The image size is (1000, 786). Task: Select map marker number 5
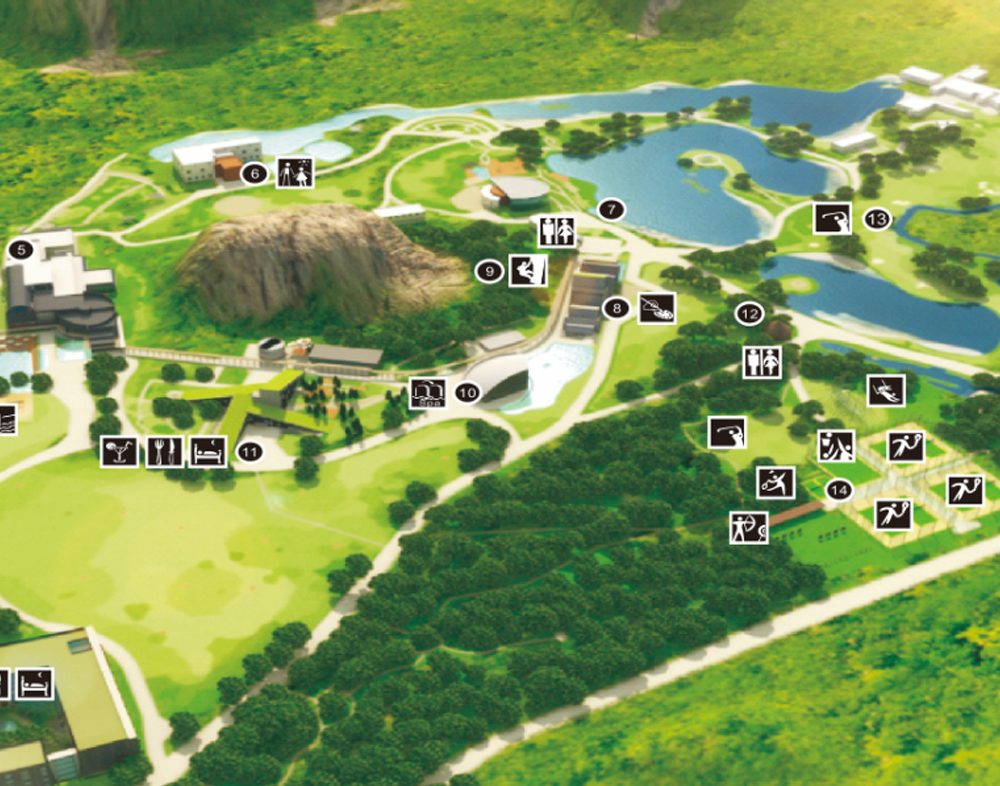point(19,250)
